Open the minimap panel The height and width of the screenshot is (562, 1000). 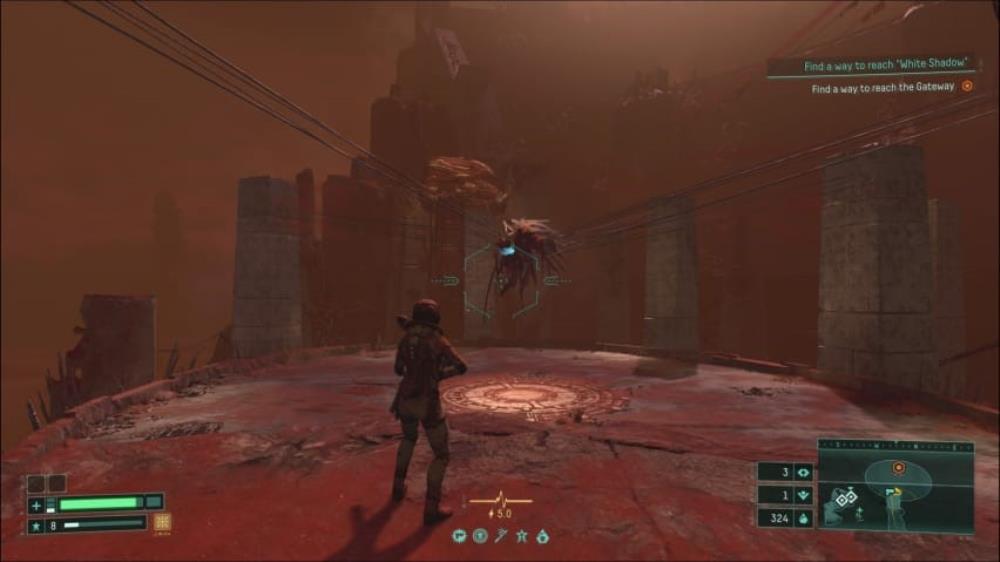coord(896,488)
